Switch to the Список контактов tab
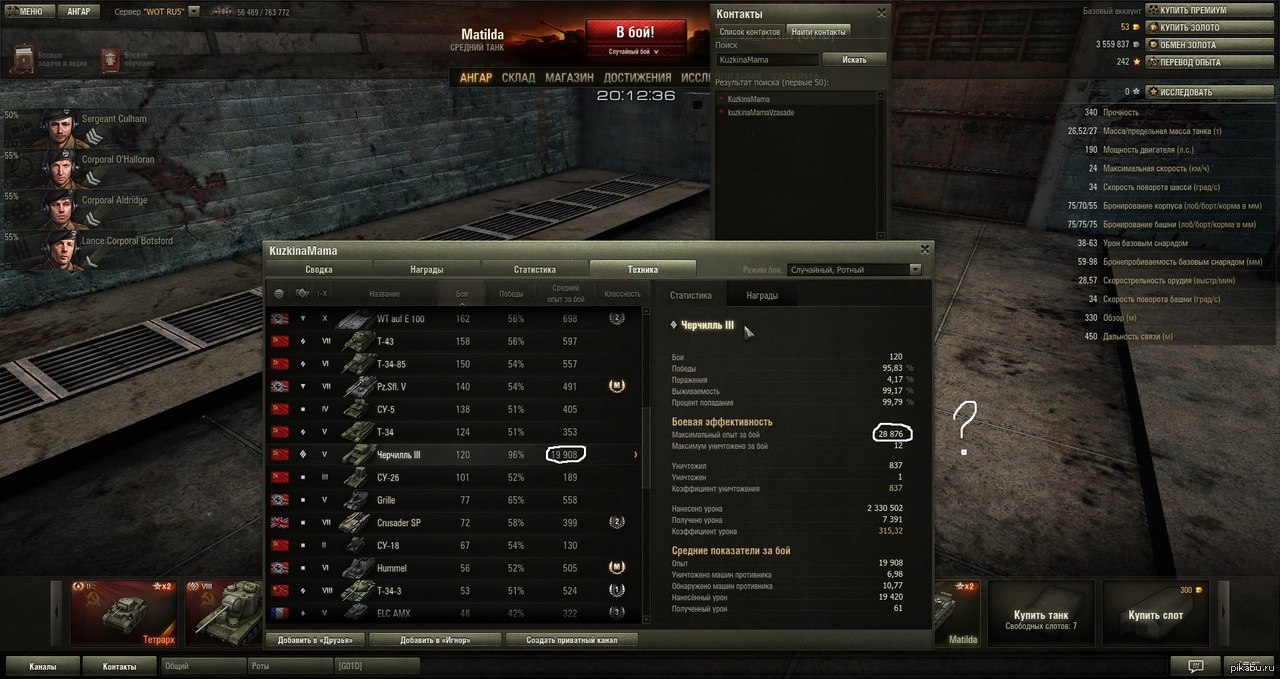Image resolution: width=1280 pixels, height=679 pixels. (x=750, y=32)
